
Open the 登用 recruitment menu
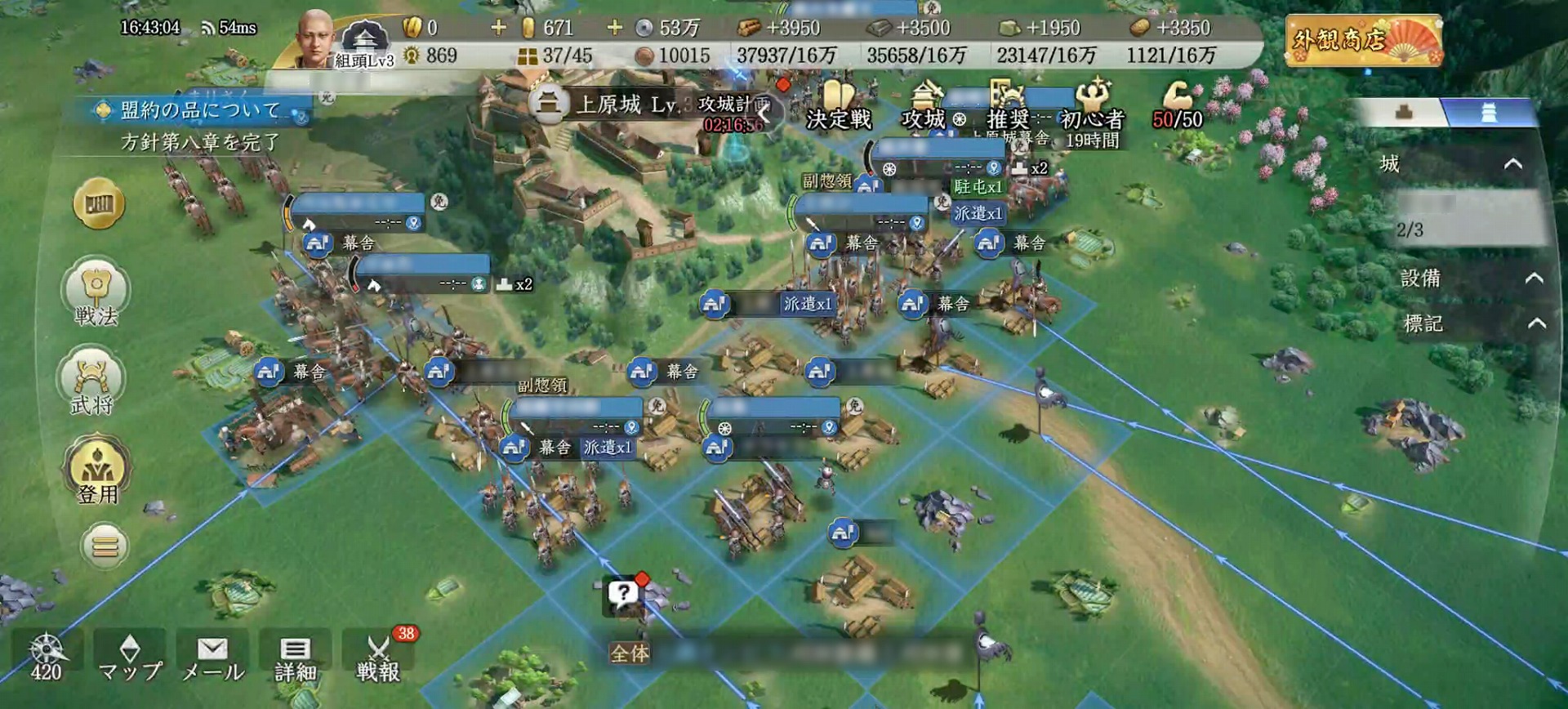point(97,471)
